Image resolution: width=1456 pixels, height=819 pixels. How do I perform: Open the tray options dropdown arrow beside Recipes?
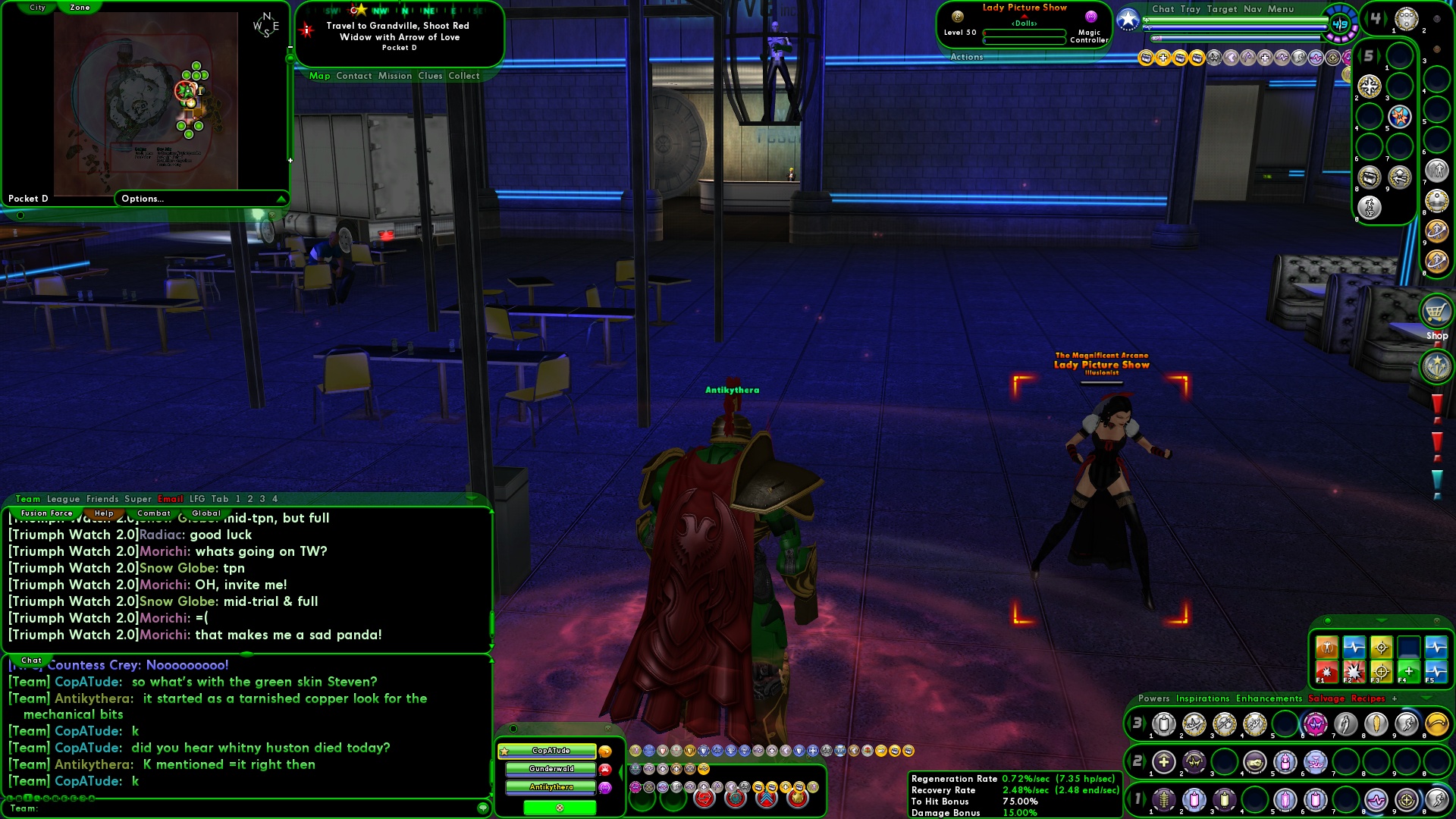click(x=1426, y=697)
